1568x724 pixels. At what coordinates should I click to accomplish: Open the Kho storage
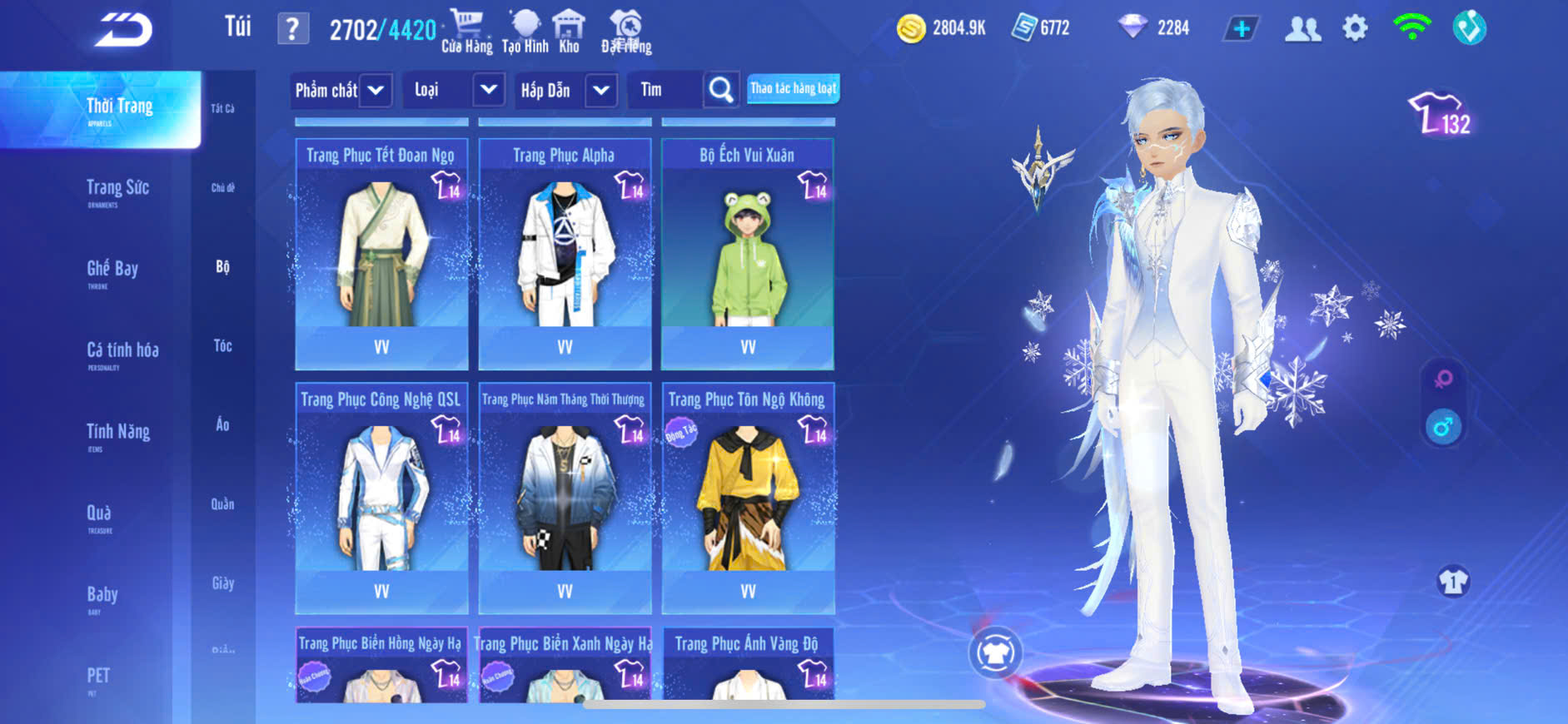569,31
